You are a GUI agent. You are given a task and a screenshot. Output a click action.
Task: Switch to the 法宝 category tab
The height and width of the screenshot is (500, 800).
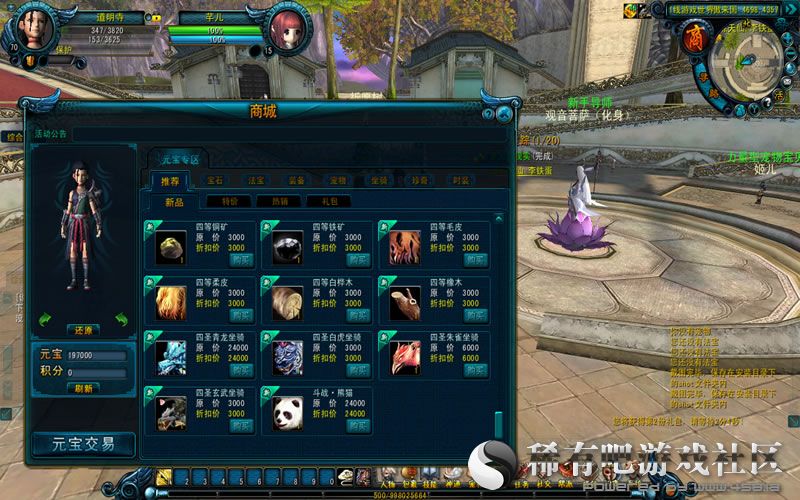pos(256,181)
